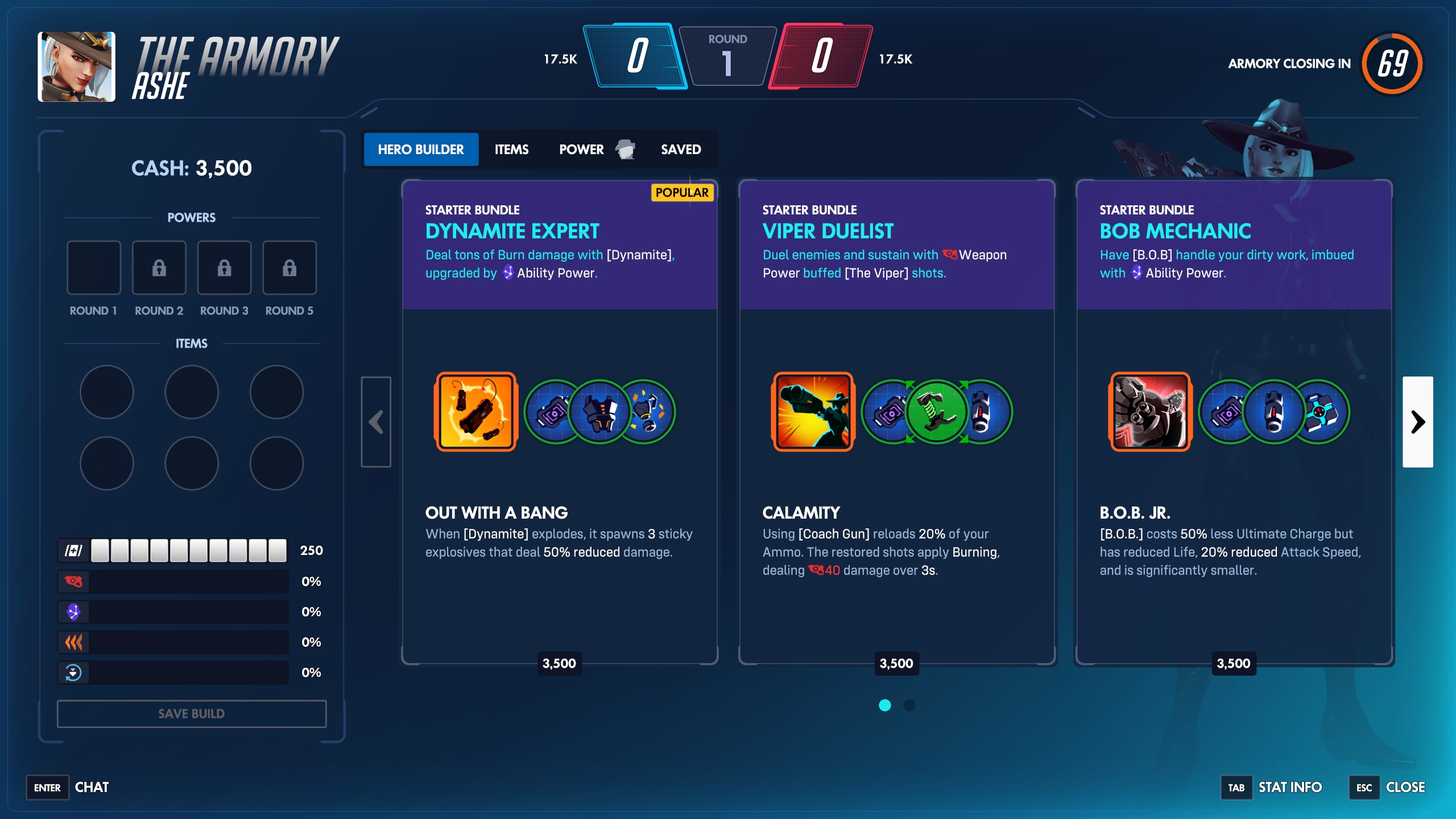Image resolution: width=1456 pixels, height=819 pixels.
Task: Collapse the bundle panel with the left arrow
Action: click(x=376, y=422)
